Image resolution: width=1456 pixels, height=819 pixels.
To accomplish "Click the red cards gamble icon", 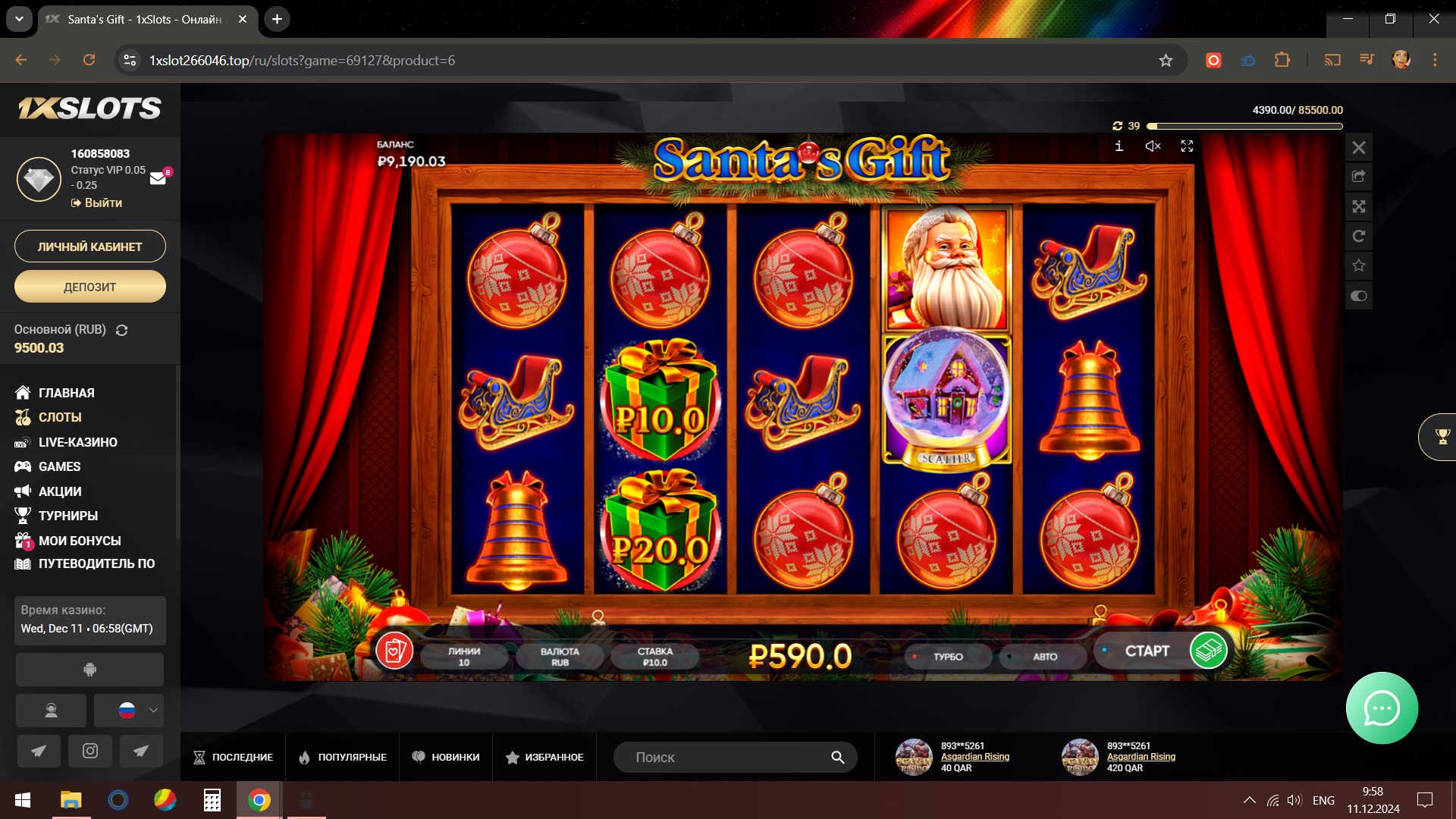I will coord(394,651).
